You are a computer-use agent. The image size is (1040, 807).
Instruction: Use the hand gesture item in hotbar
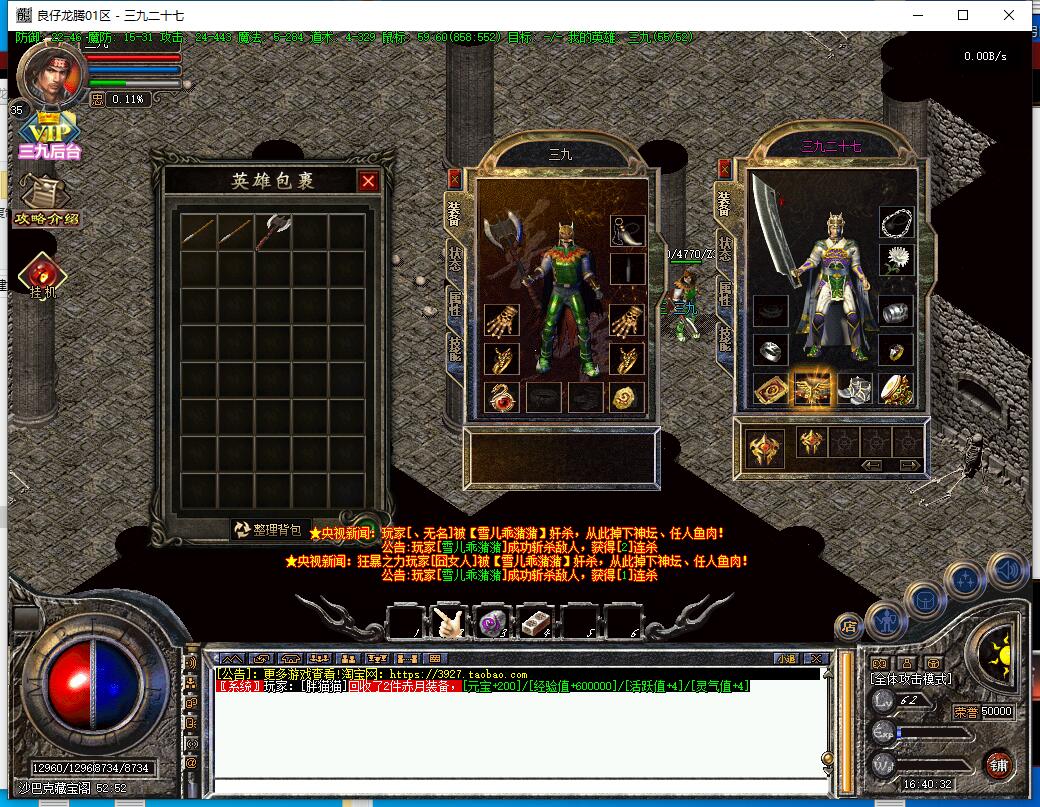click(x=447, y=622)
